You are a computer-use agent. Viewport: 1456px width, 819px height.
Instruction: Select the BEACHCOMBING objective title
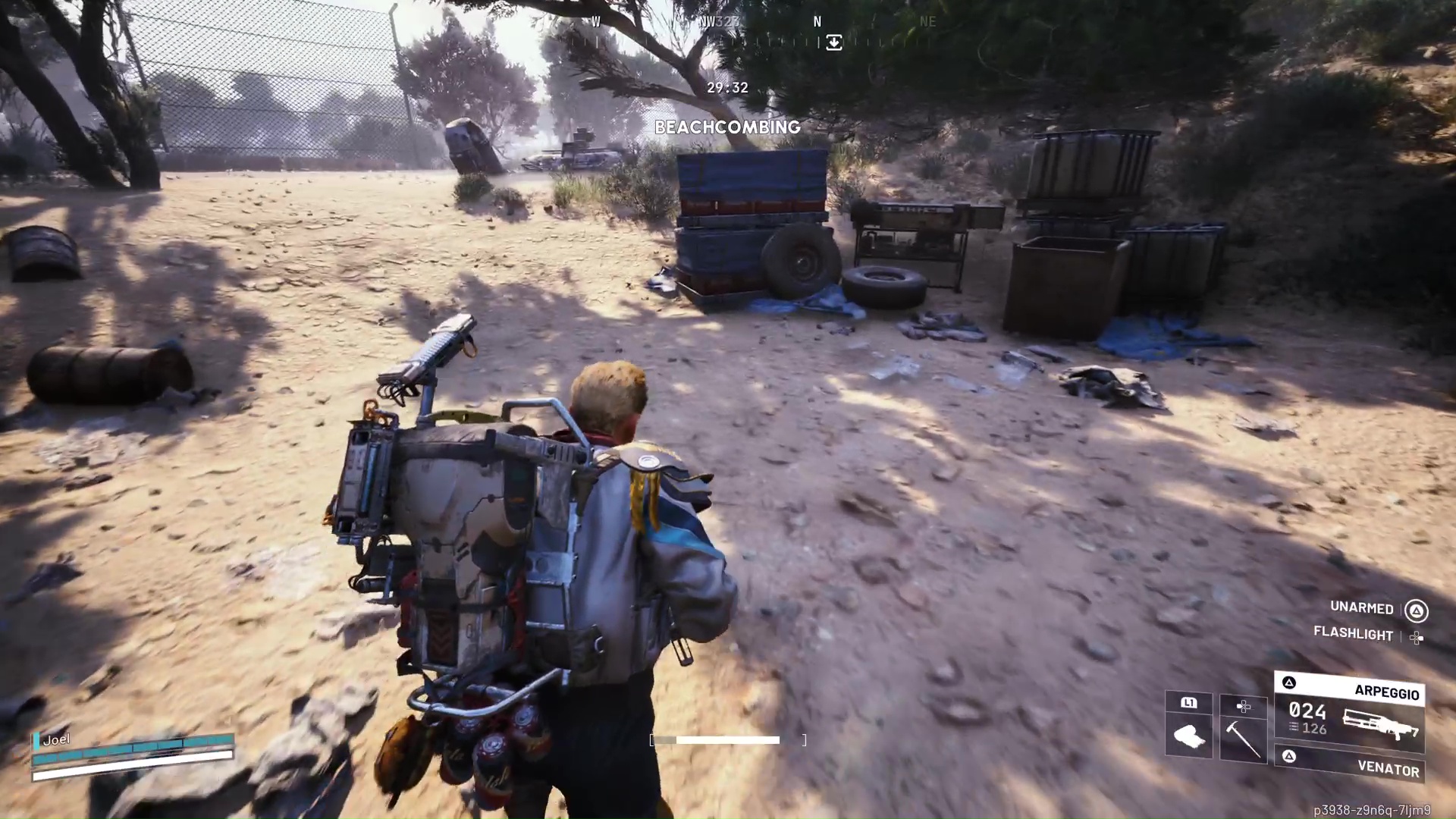pos(728,127)
